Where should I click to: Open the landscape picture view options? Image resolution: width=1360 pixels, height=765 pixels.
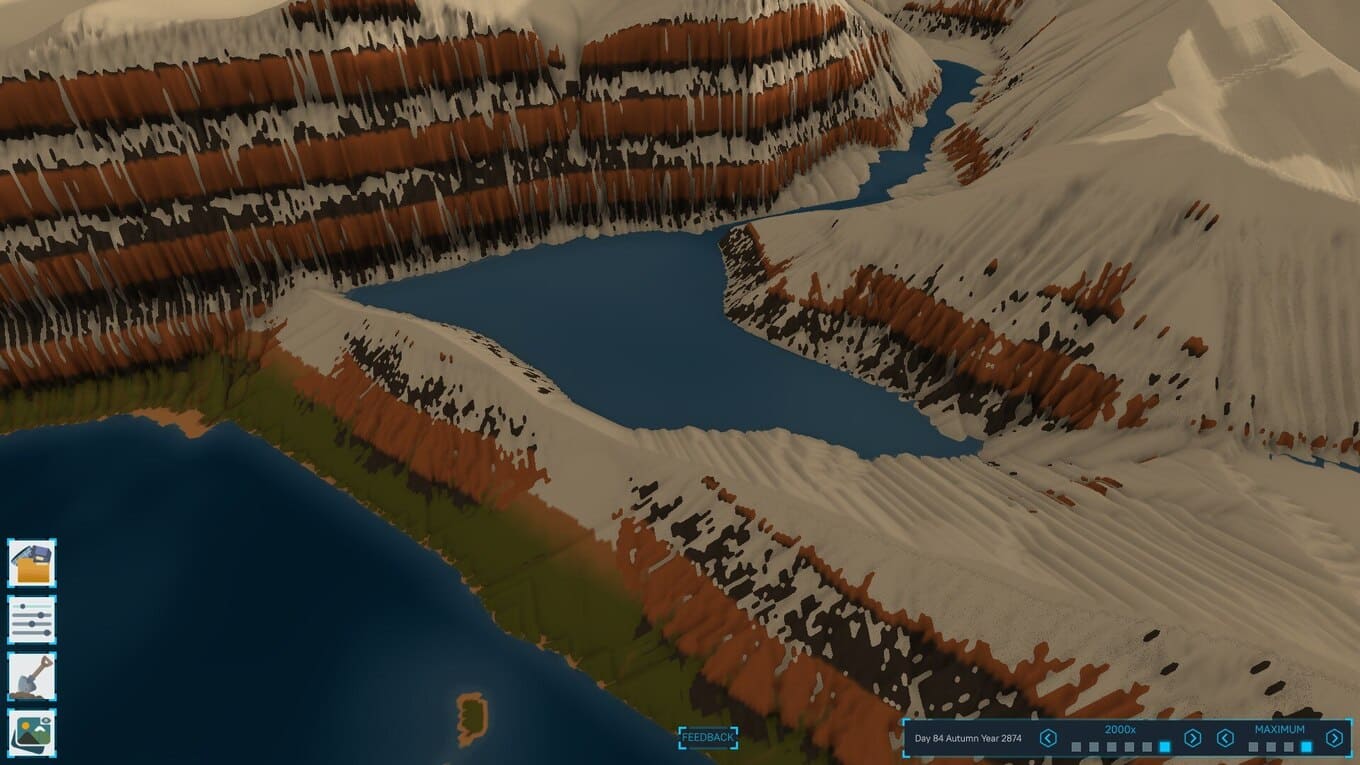click(x=32, y=733)
